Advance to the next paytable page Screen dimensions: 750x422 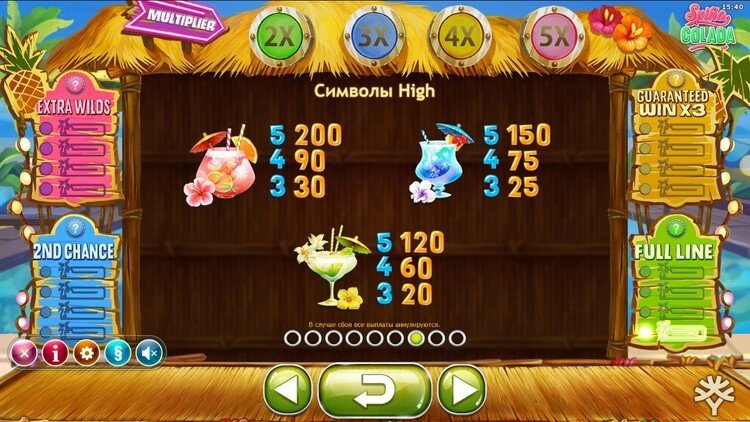461,389
